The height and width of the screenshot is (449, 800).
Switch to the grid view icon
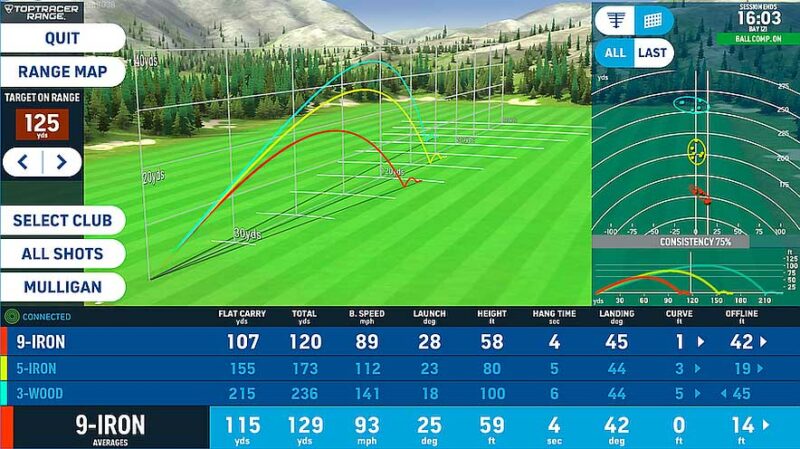point(652,19)
